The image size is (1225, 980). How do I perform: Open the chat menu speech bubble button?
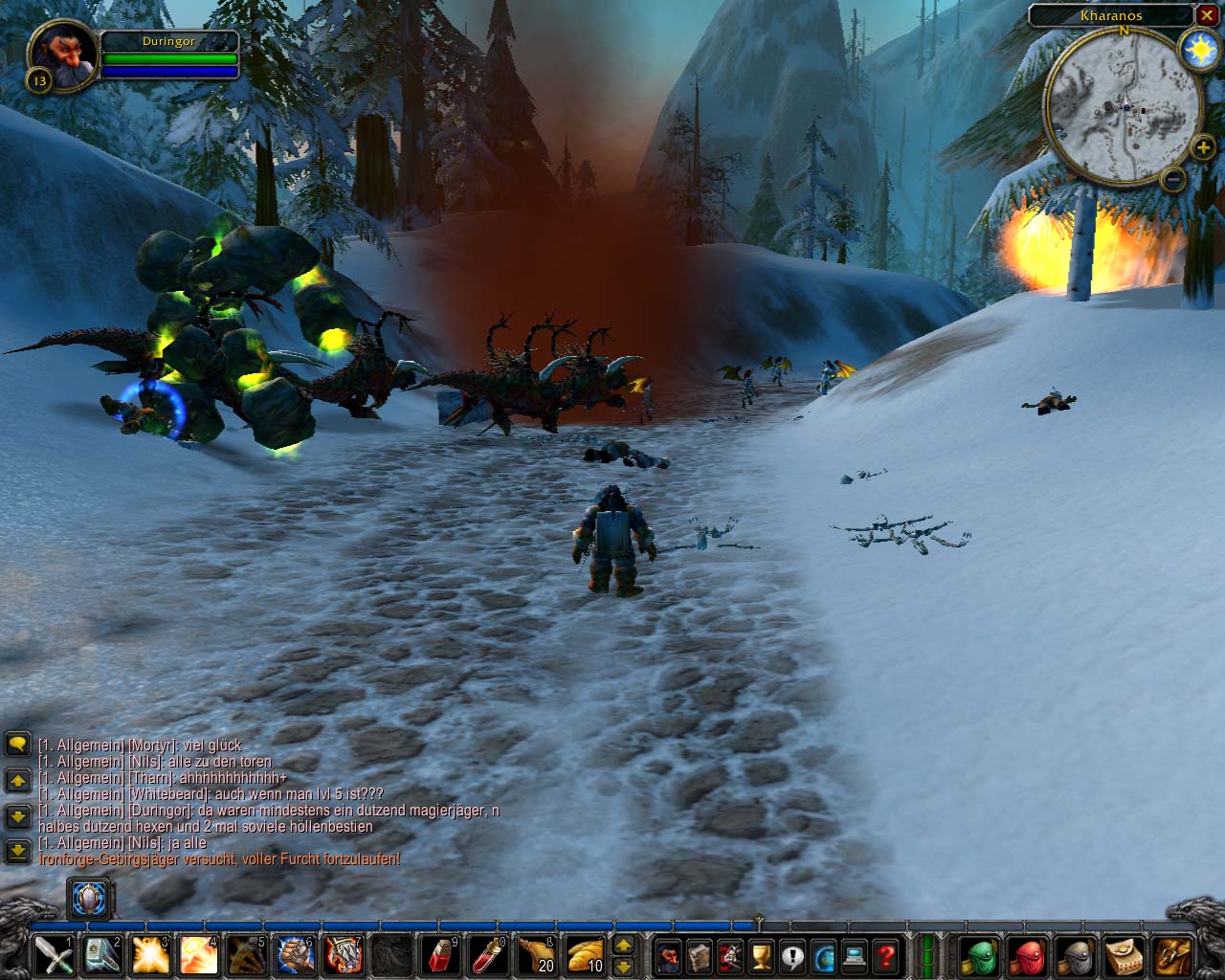(x=17, y=744)
